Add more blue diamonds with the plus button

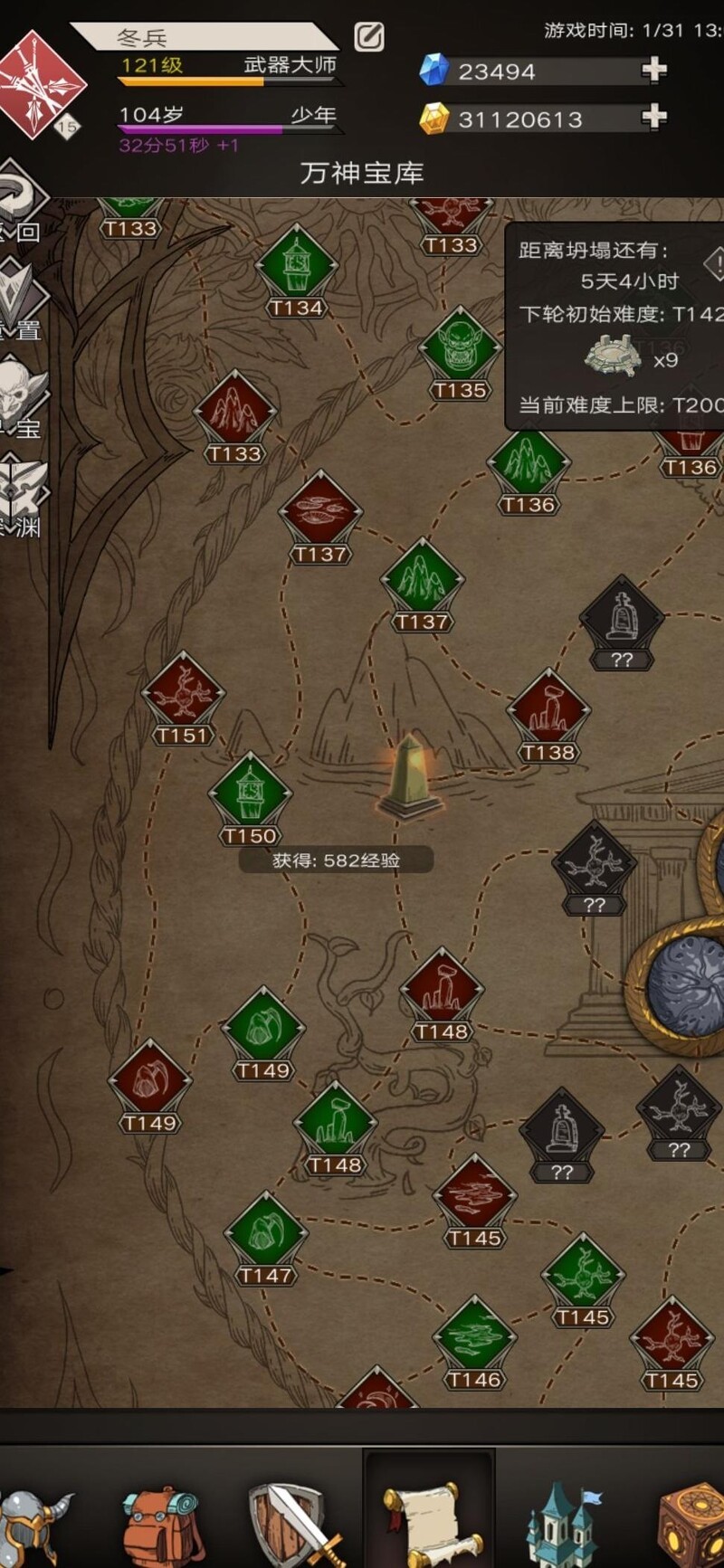[x=653, y=71]
